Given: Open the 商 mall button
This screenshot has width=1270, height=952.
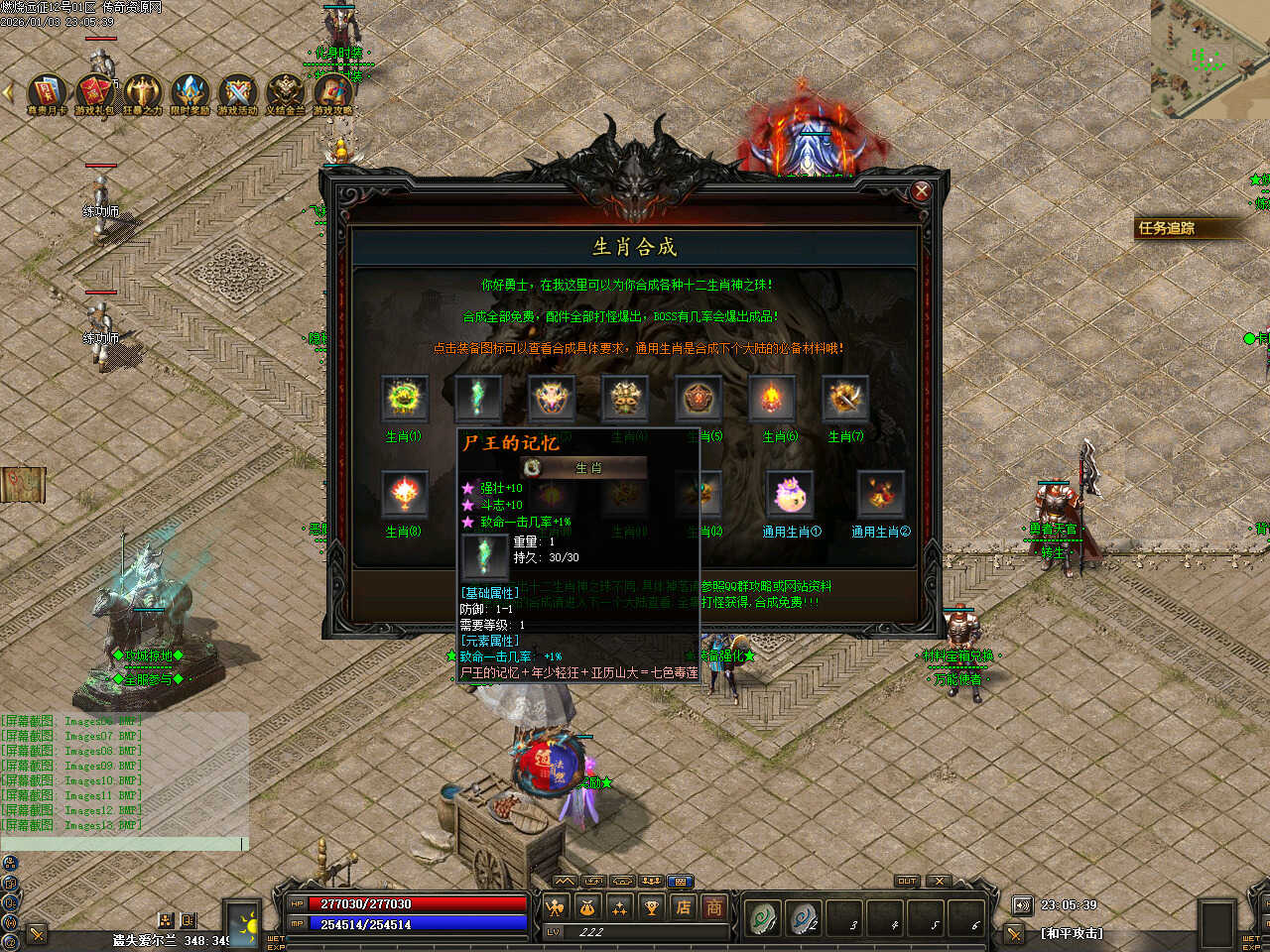Looking at the screenshot, I should pos(713,906).
